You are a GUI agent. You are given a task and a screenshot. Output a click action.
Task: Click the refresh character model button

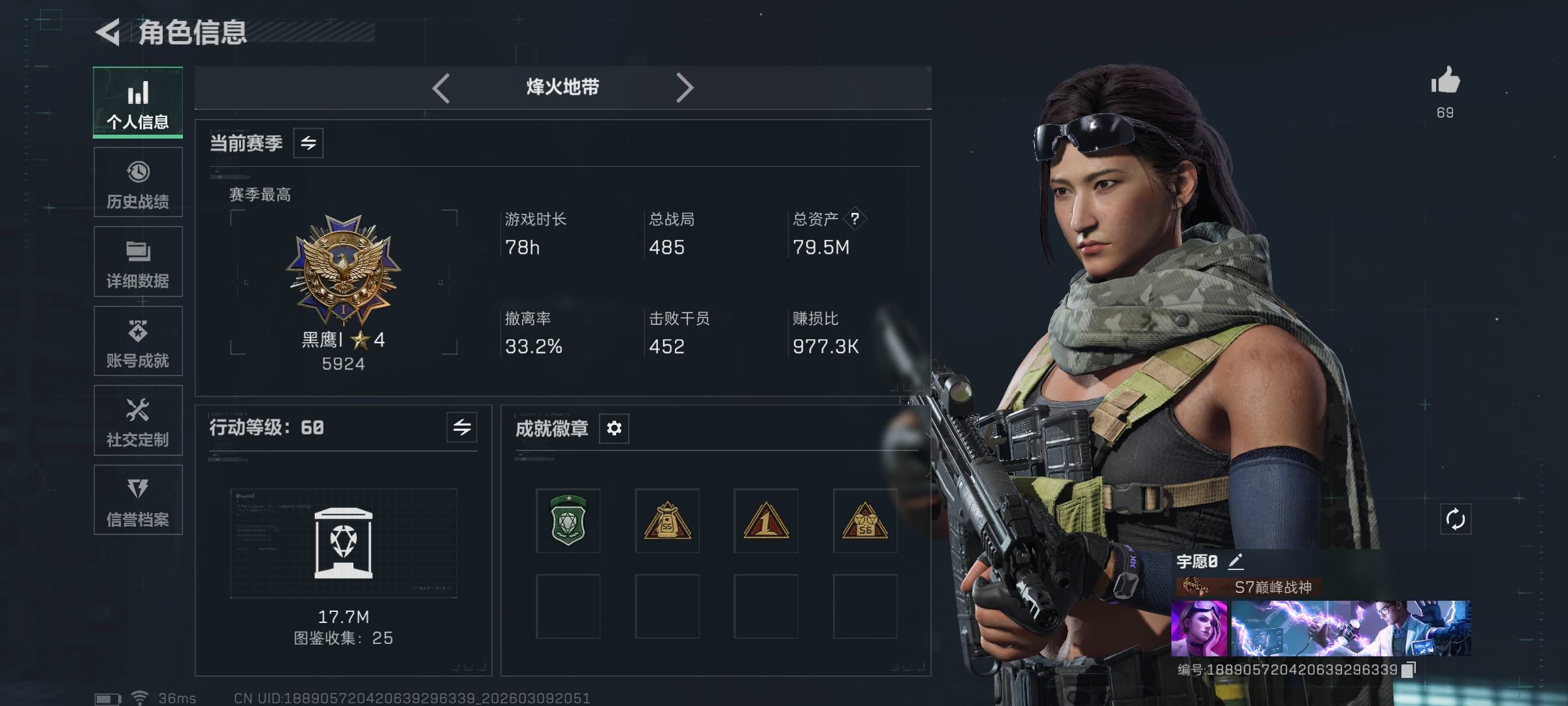tap(1456, 520)
